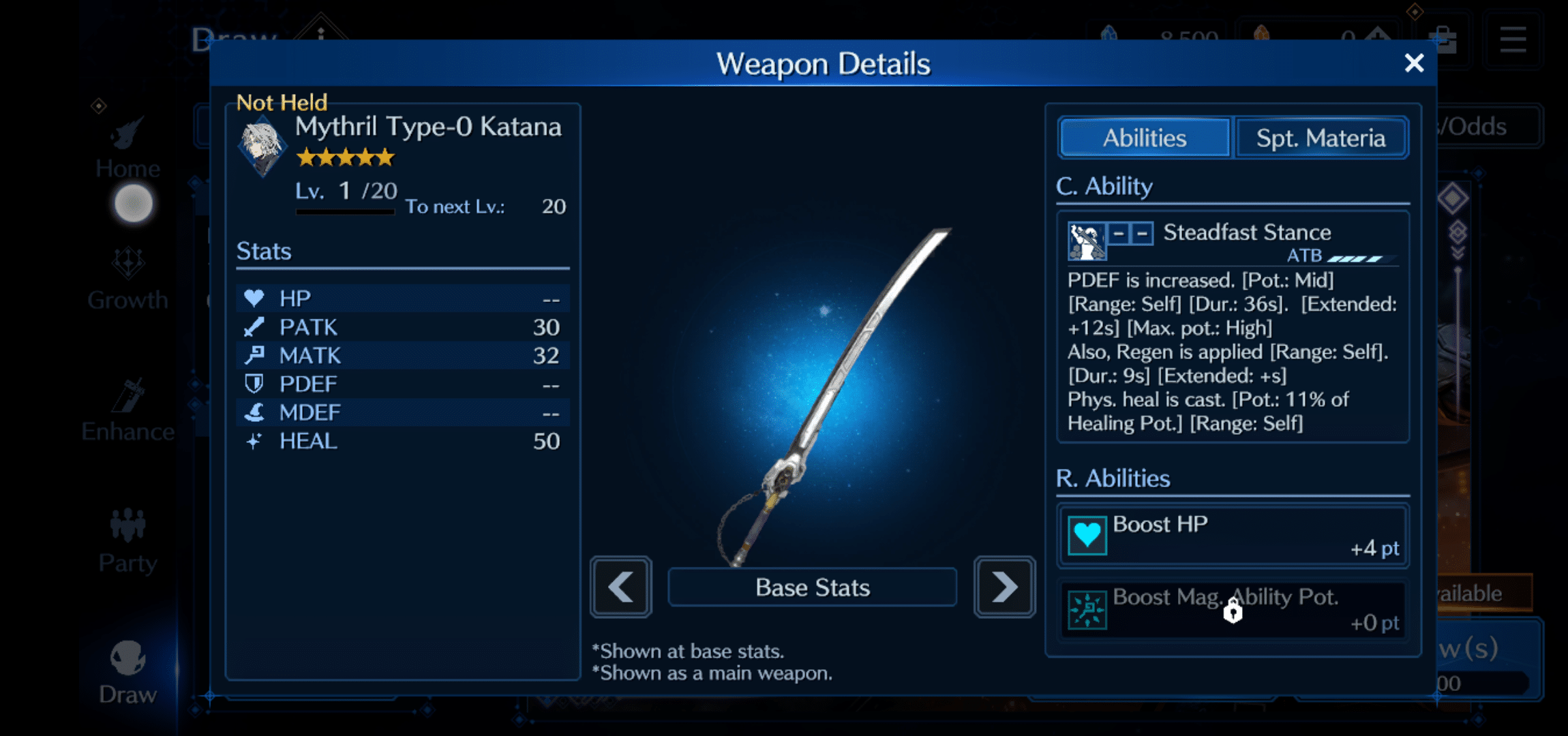Click the HP heart icon in Stats
Viewport: 1568px width, 736px height.
255,298
